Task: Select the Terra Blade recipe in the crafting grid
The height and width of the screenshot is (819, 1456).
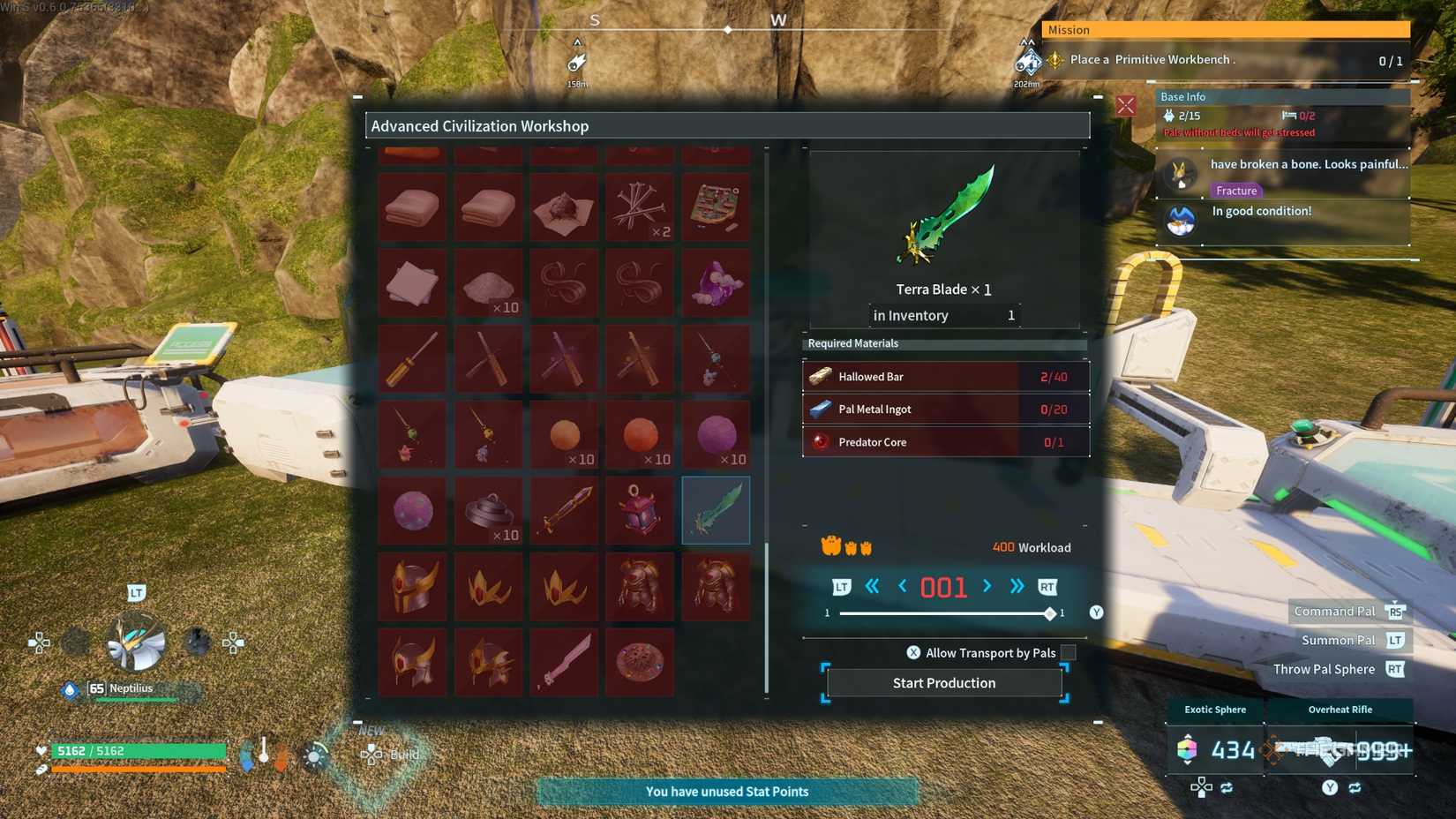Action: click(715, 509)
